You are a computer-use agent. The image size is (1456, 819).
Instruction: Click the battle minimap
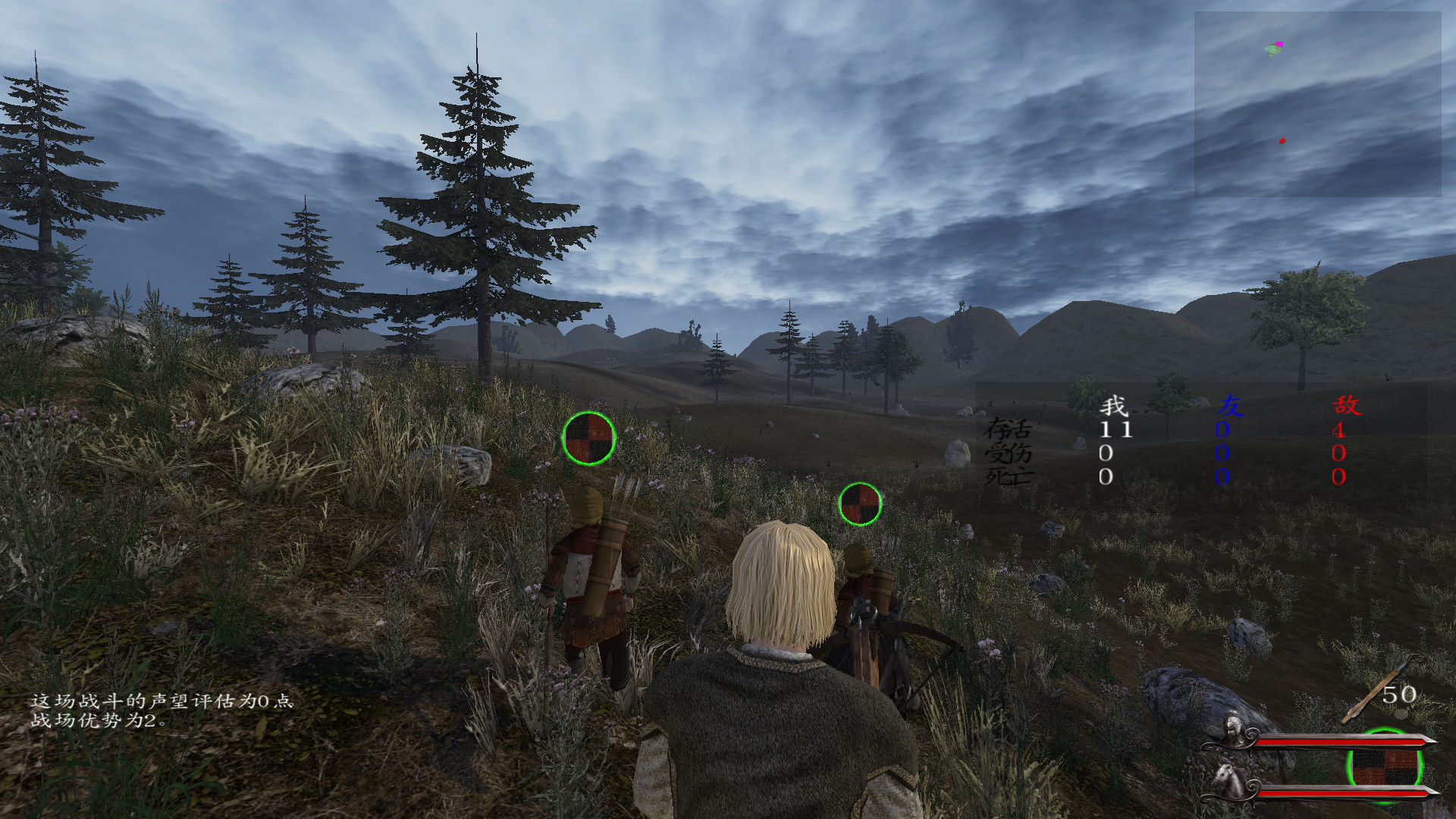(x=1317, y=104)
